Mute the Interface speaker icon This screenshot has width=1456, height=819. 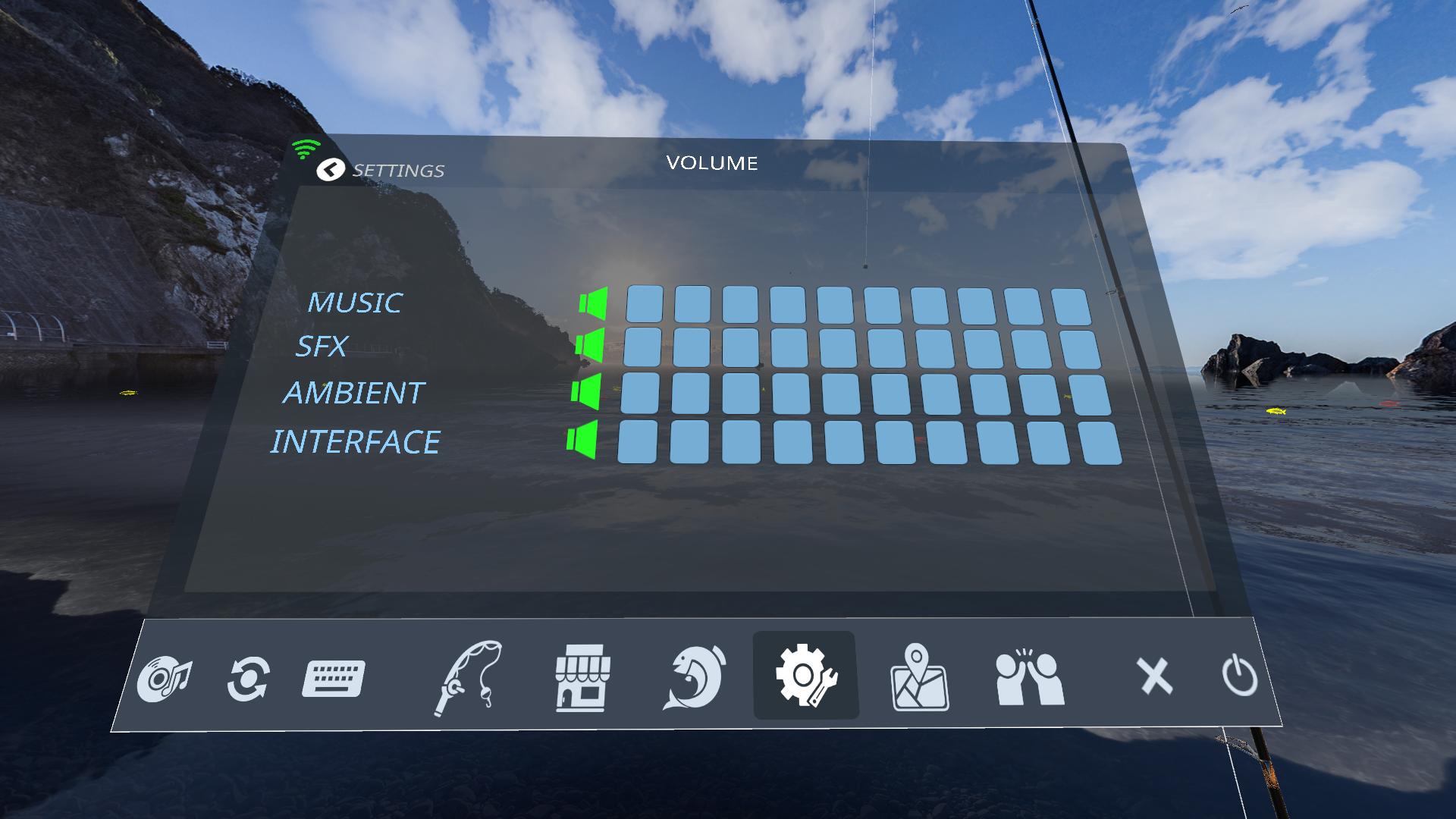tap(582, 440)
